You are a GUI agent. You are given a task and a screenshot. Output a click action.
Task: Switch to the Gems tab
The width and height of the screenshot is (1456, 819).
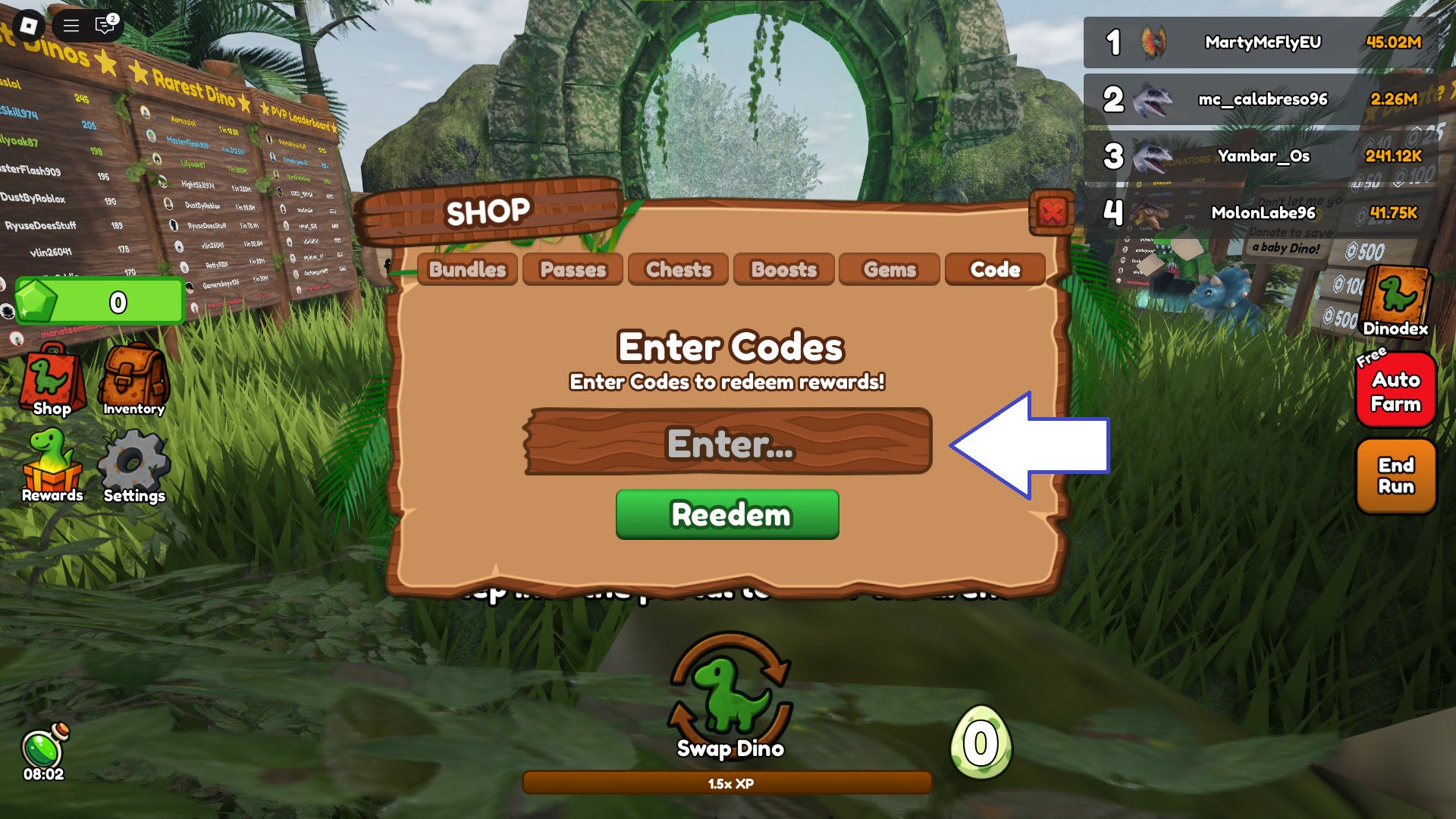click(889, 269)
